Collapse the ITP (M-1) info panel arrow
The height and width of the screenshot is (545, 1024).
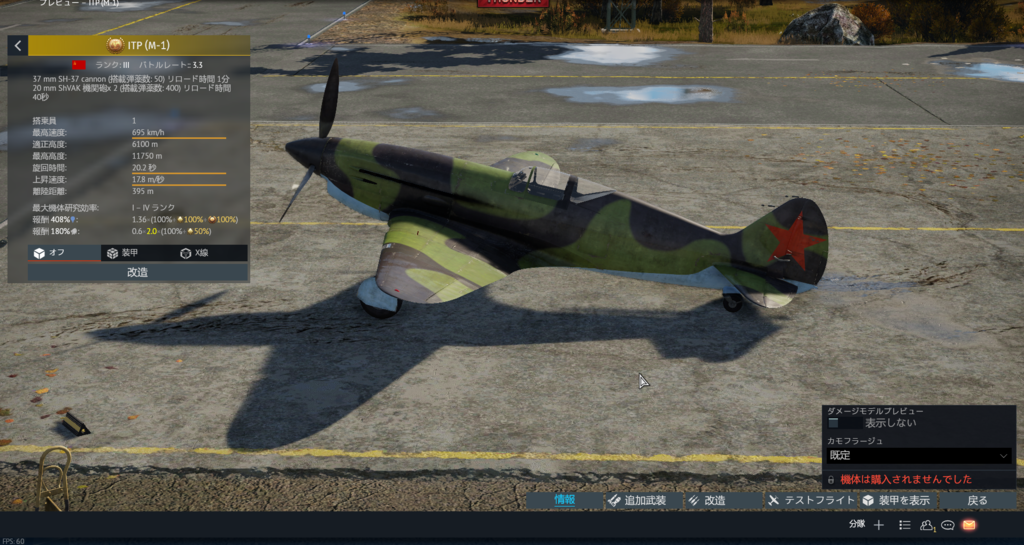[18, 46]
